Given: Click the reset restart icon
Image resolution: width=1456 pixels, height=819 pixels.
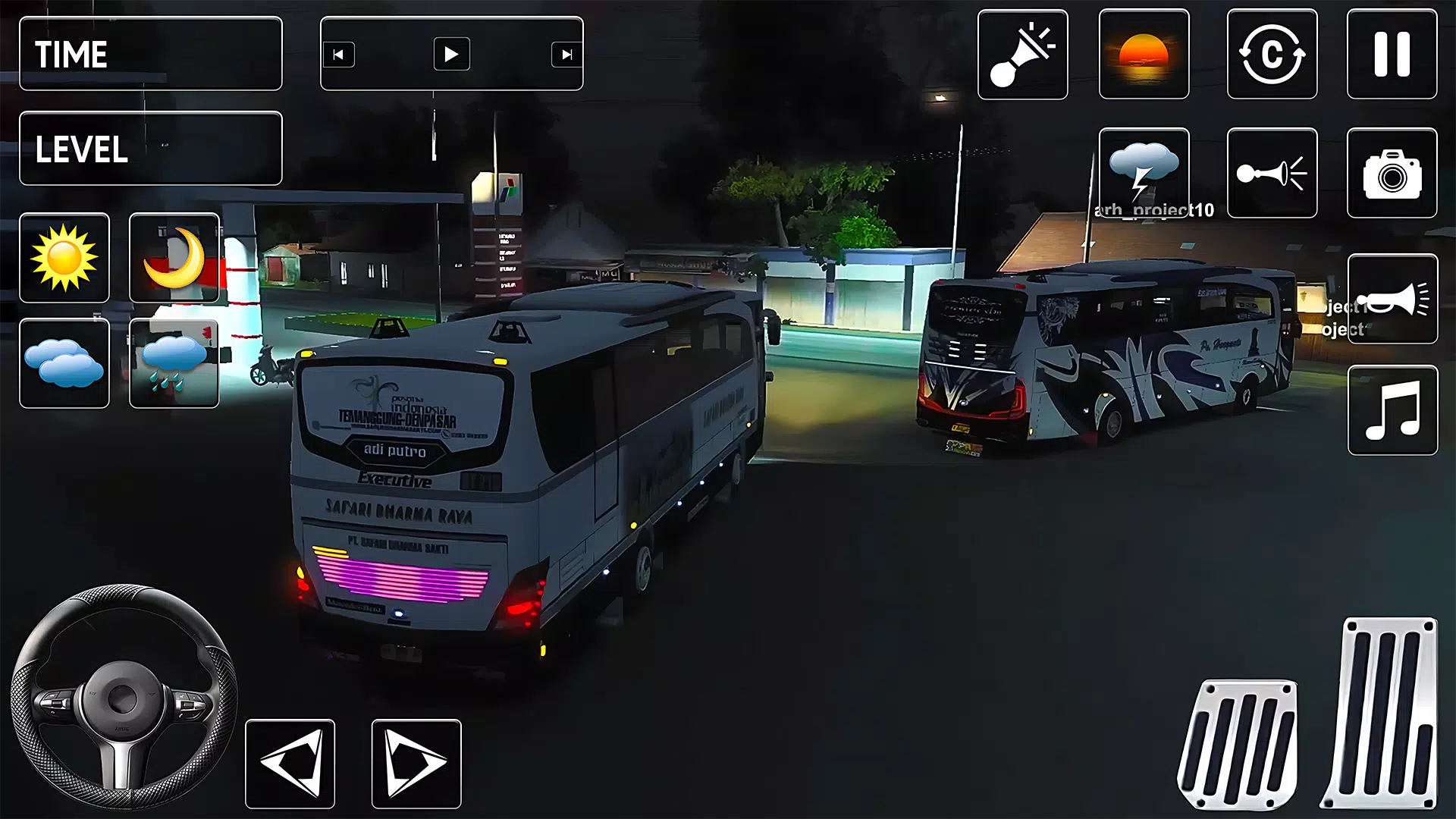Looking at the screenshot, I should click(x=1271, y=55).
